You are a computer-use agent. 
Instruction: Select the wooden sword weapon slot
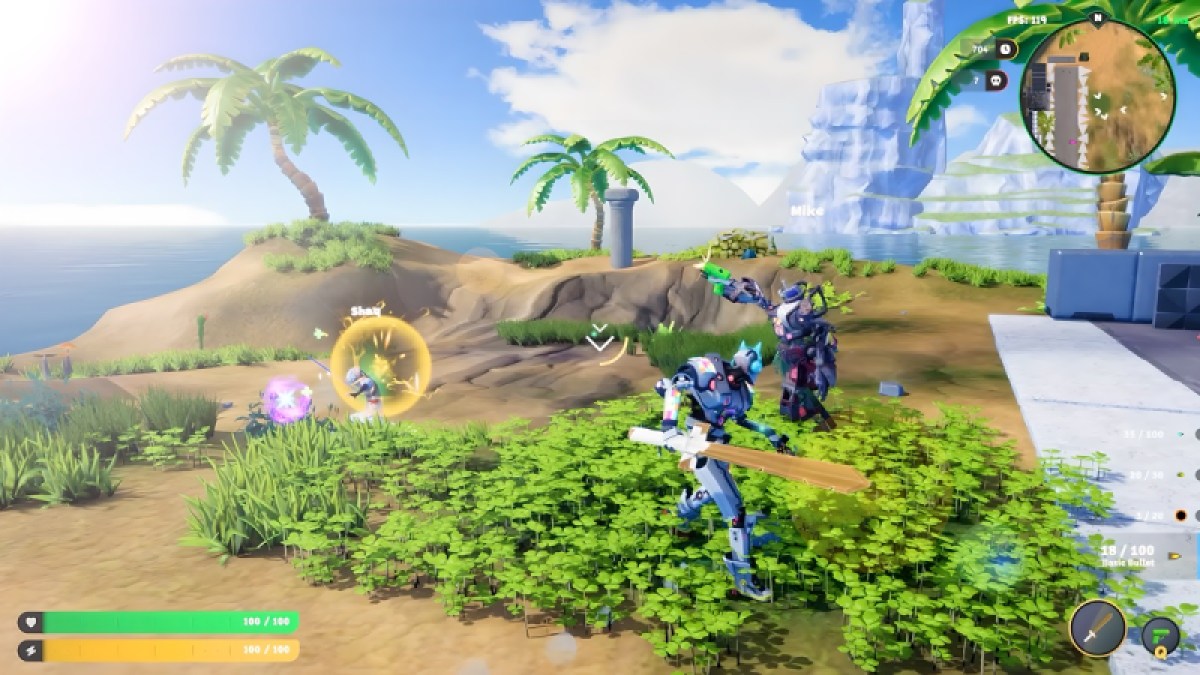coord(1098,628)
